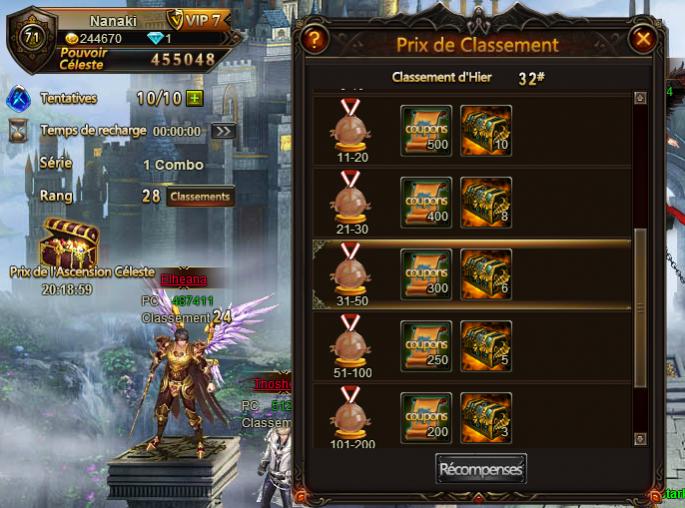The image size is (685, 508).
Task: Click the scrollbar down arrow in rewards list
Action: (x=640, y=439)
